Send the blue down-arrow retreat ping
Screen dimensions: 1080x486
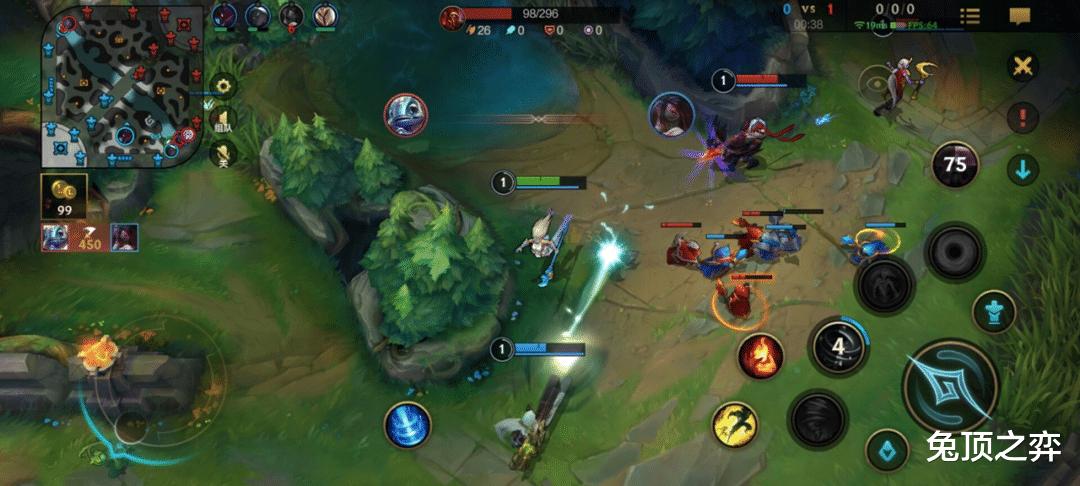(x=1022, y=169)
